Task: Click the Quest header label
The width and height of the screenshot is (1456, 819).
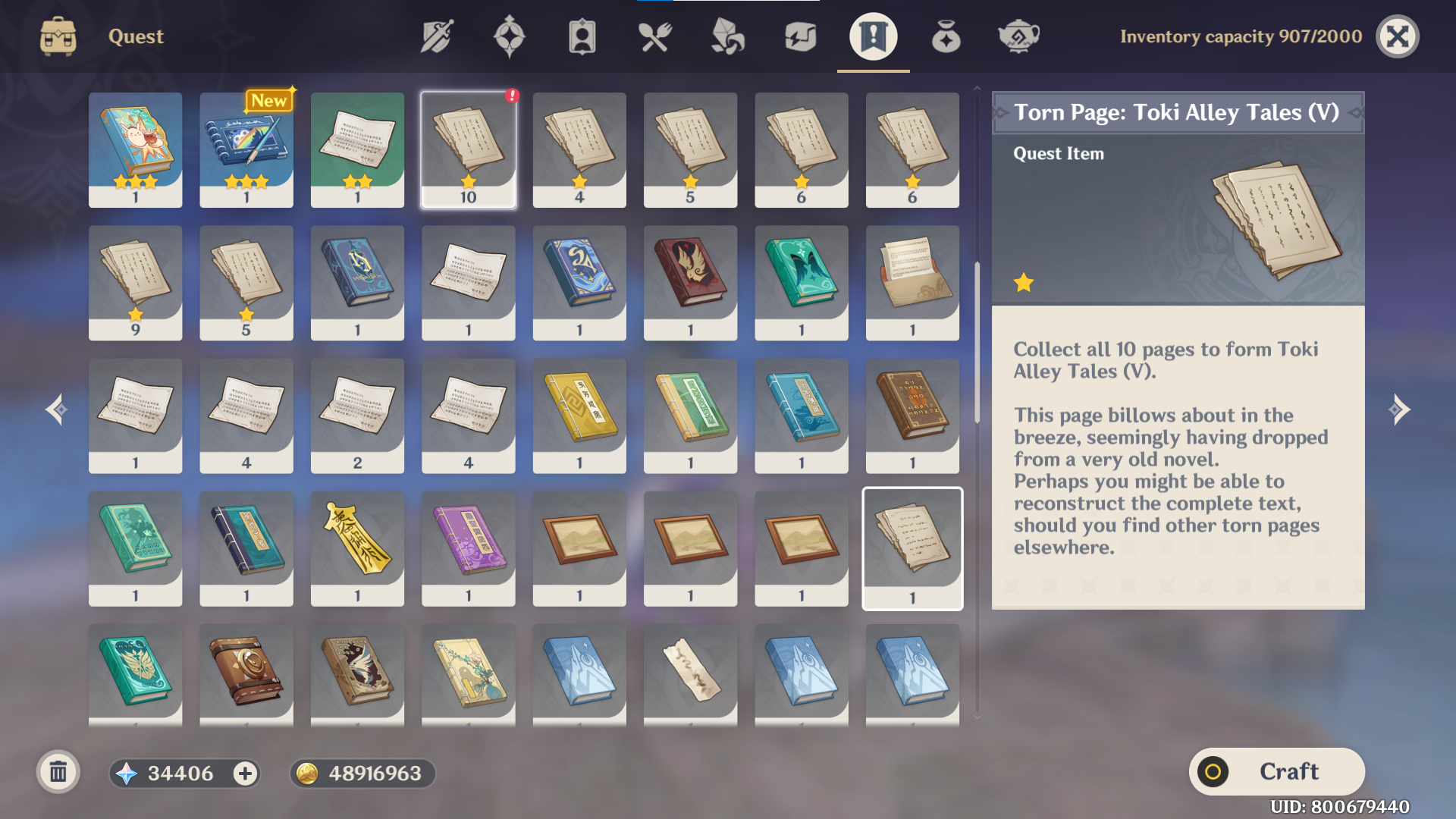Action: pyautogui.click(x=135, y=36)
